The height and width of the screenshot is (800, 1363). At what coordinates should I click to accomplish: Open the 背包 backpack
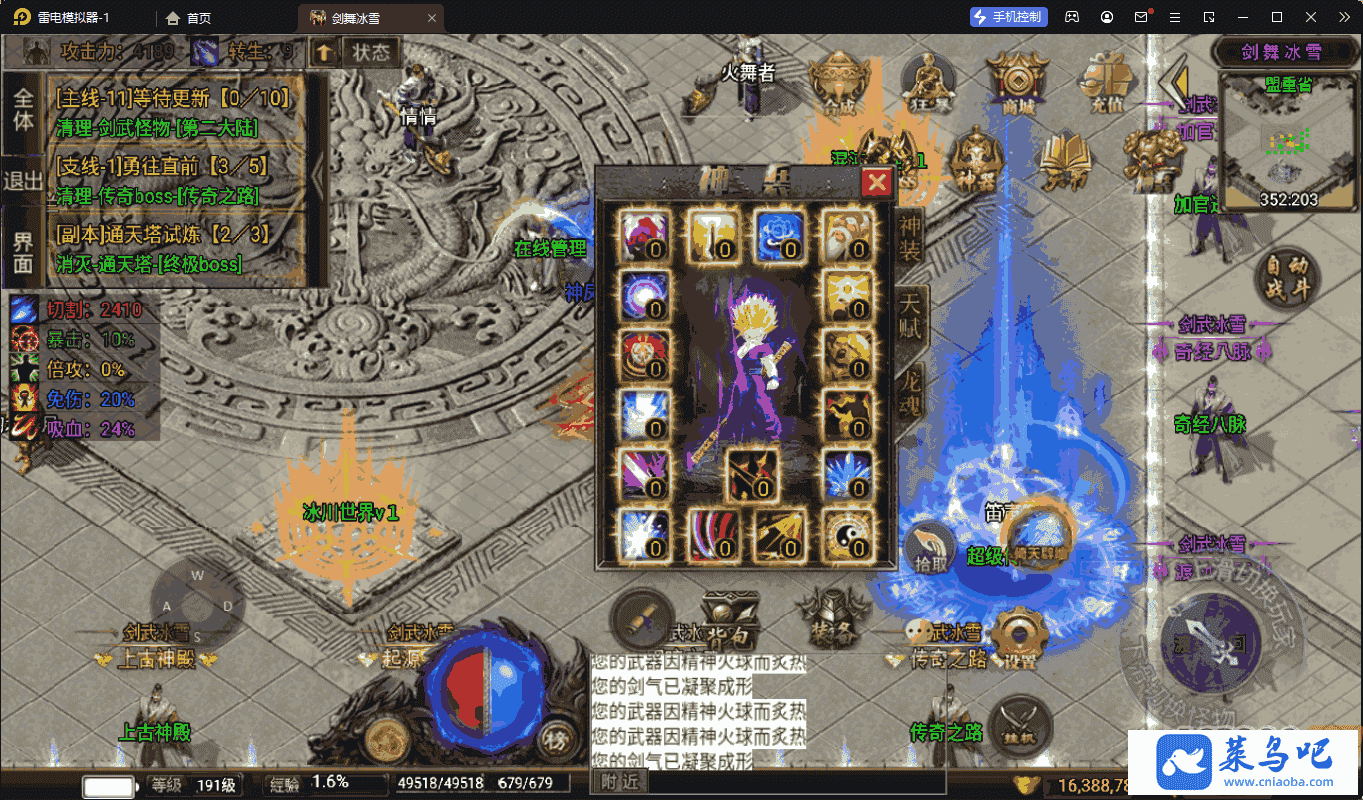click(x=729, y=623)
